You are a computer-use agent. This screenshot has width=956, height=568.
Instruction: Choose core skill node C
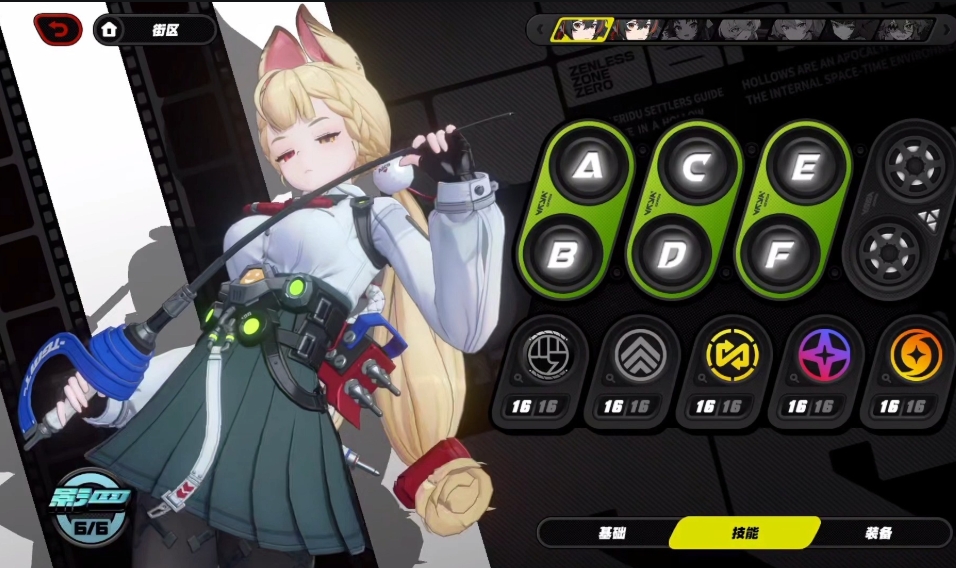pos(696,167)
